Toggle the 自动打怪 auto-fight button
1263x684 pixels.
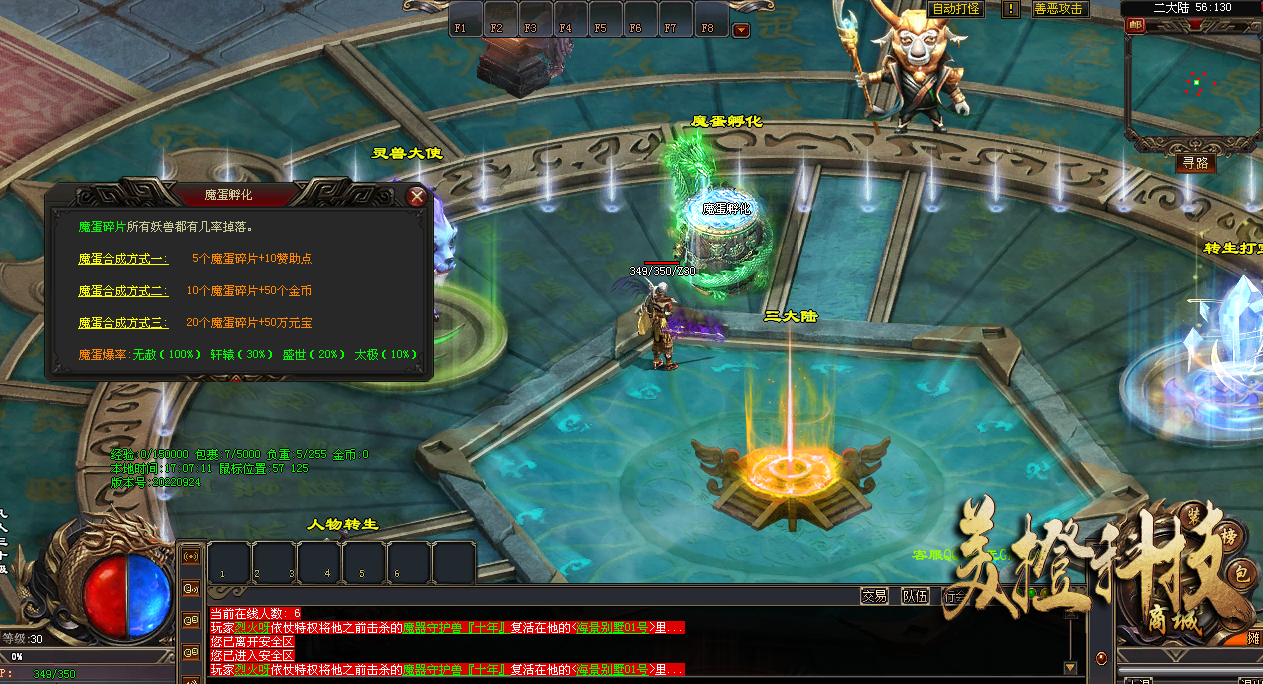(957, 9)
